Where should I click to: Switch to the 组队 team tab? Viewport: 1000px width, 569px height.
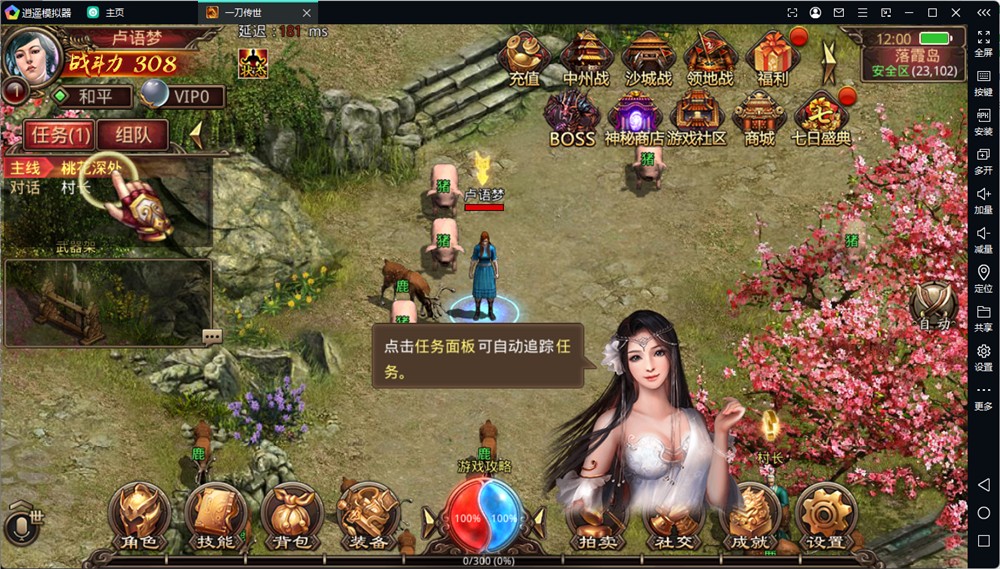point(132,135)
